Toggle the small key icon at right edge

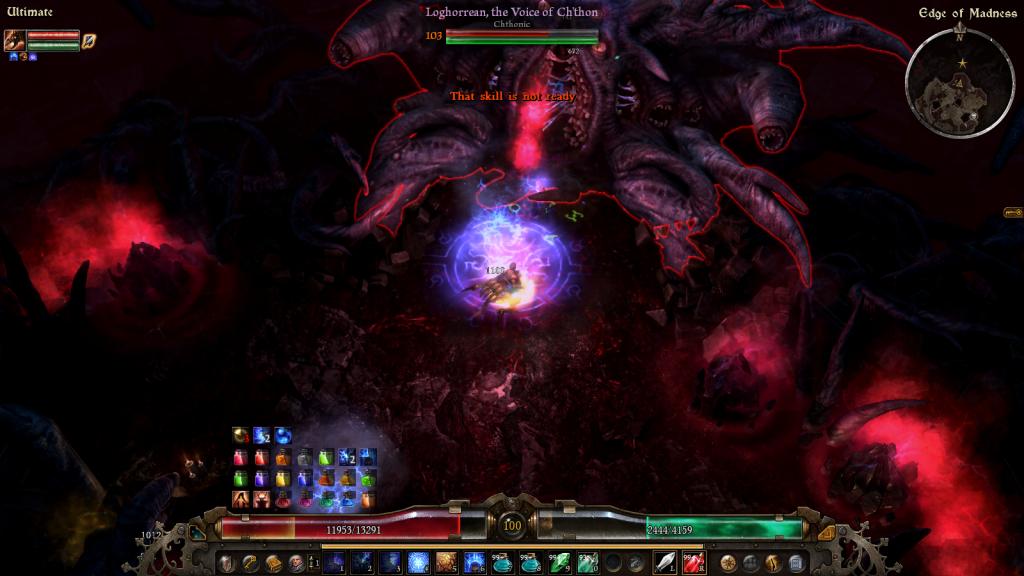(x=1012, y=212)
